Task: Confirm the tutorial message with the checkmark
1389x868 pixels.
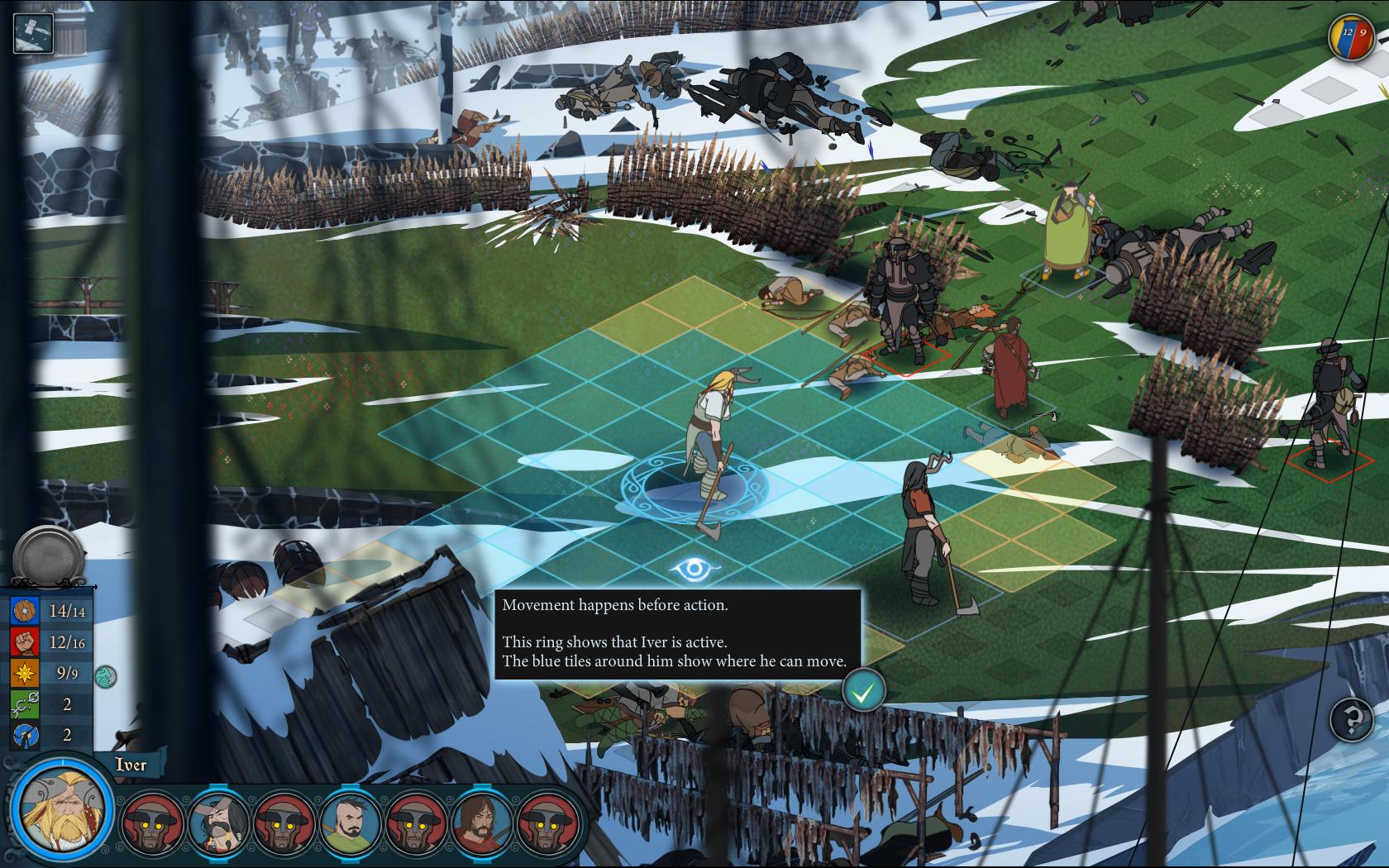Action: click(864, 691)
